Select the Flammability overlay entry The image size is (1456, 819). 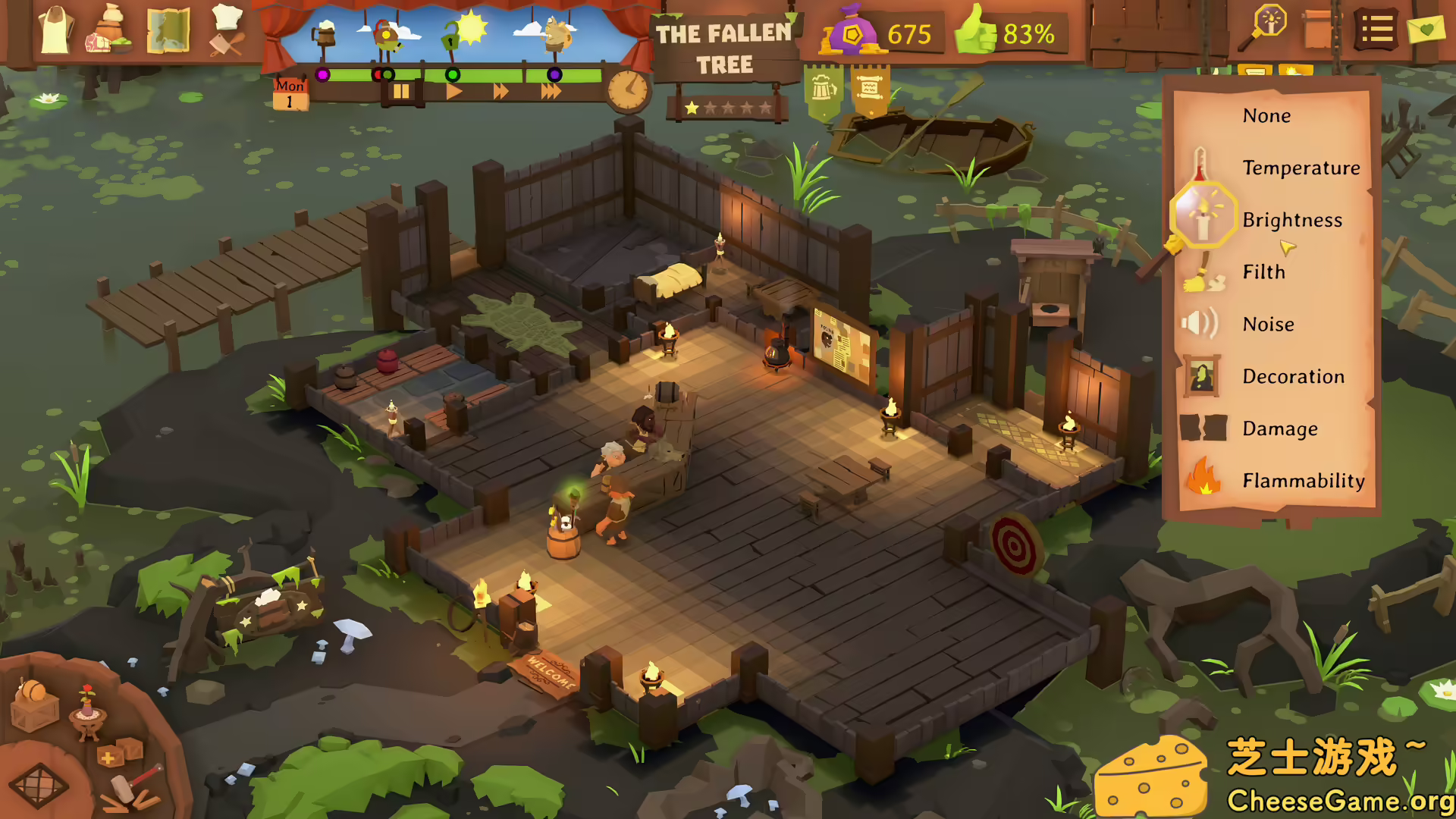point(1303,481)
